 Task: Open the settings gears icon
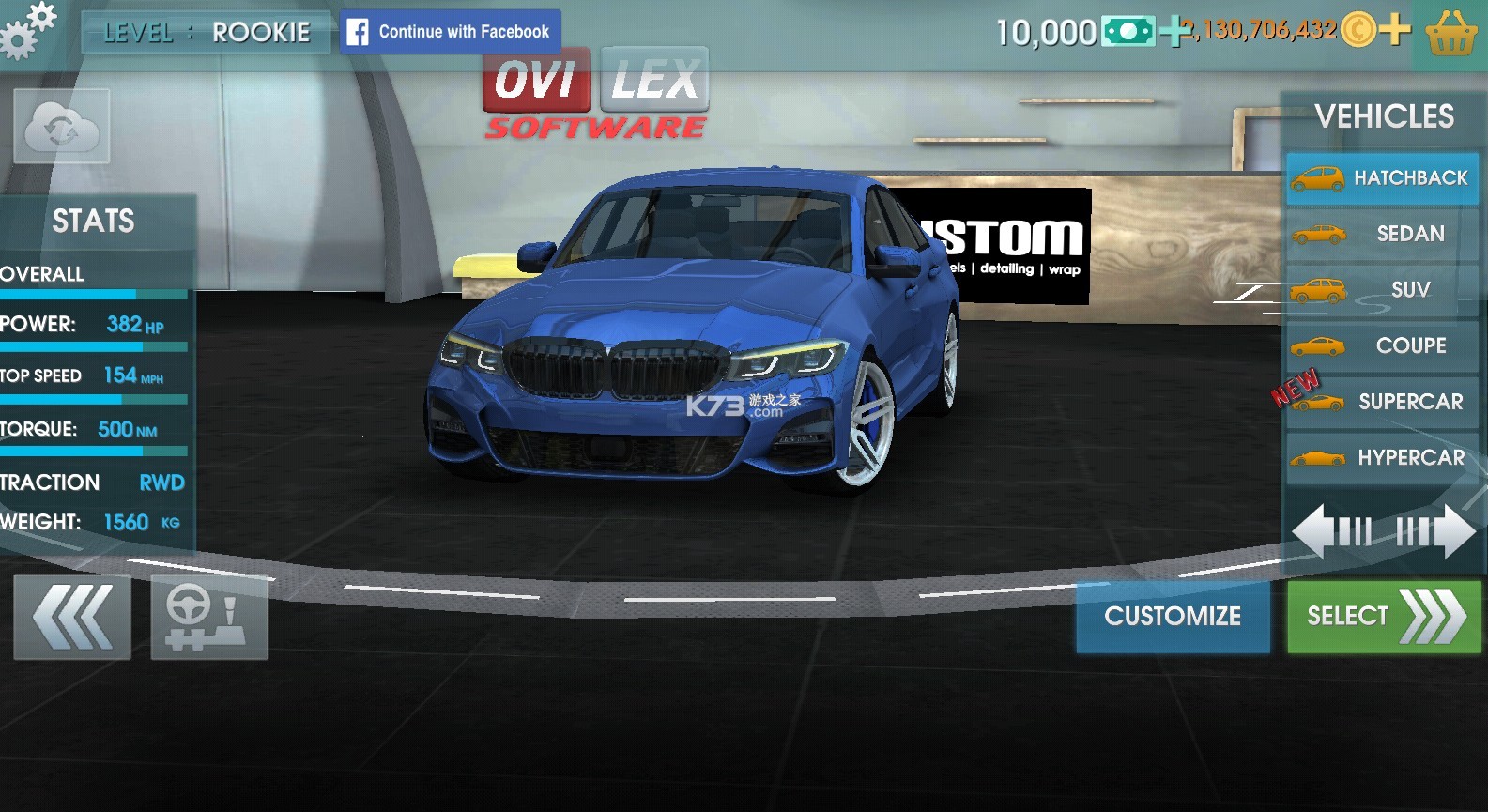point(27,30)
